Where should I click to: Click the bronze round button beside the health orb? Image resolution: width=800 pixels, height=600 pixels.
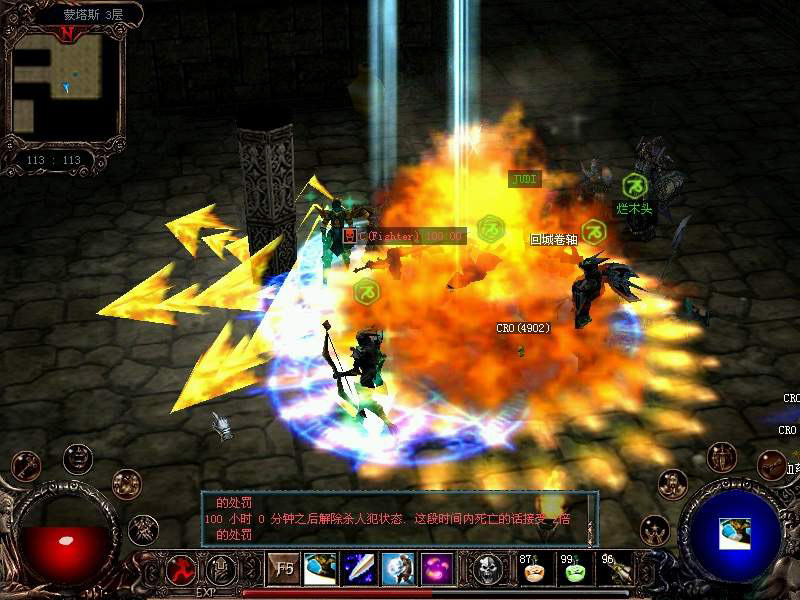pos(127,484)
